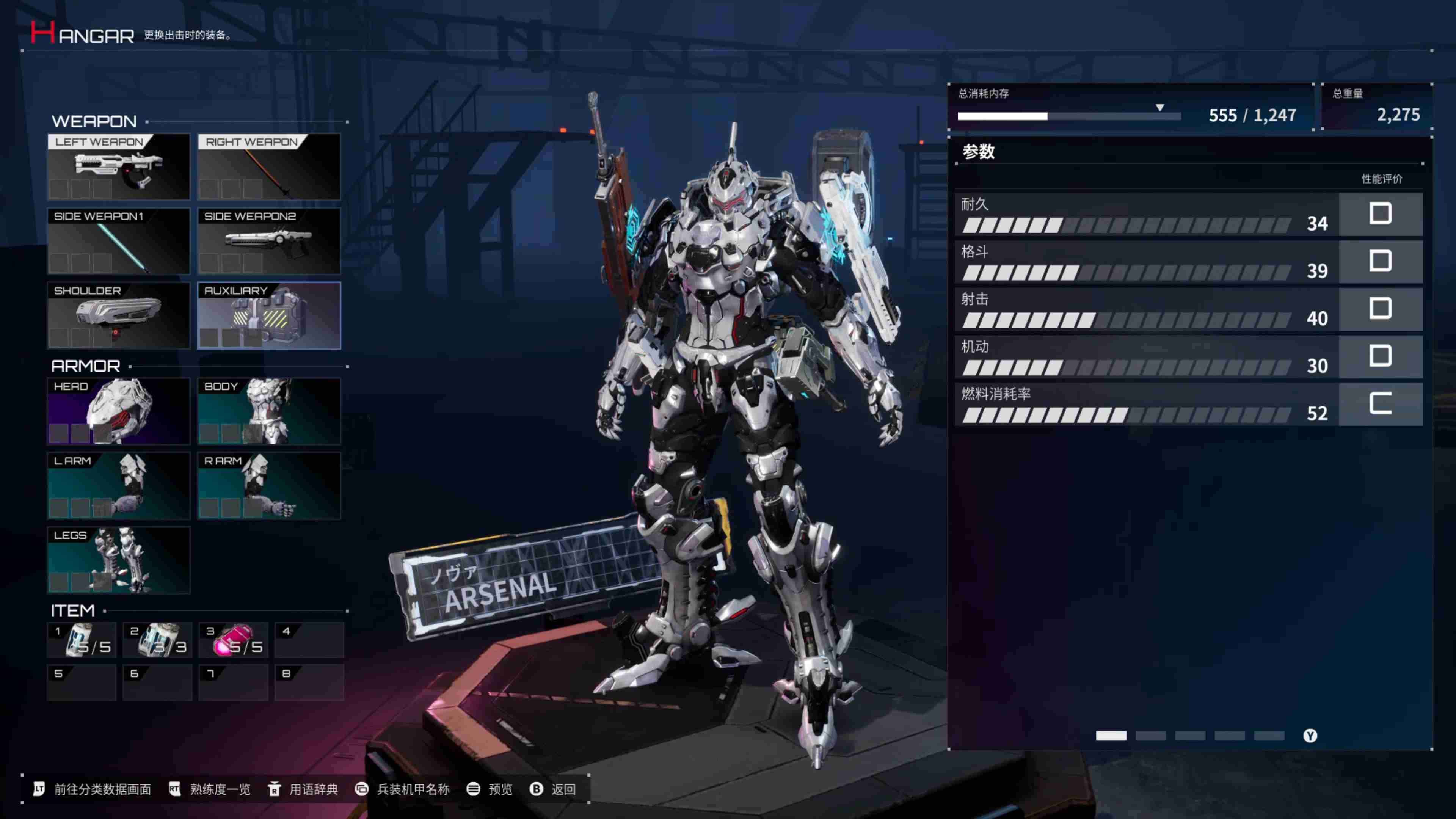Choose item slot 2 with 3/3 count
Screen dimensions: 1456x819
pyautogui.click(x=158, y=640)
